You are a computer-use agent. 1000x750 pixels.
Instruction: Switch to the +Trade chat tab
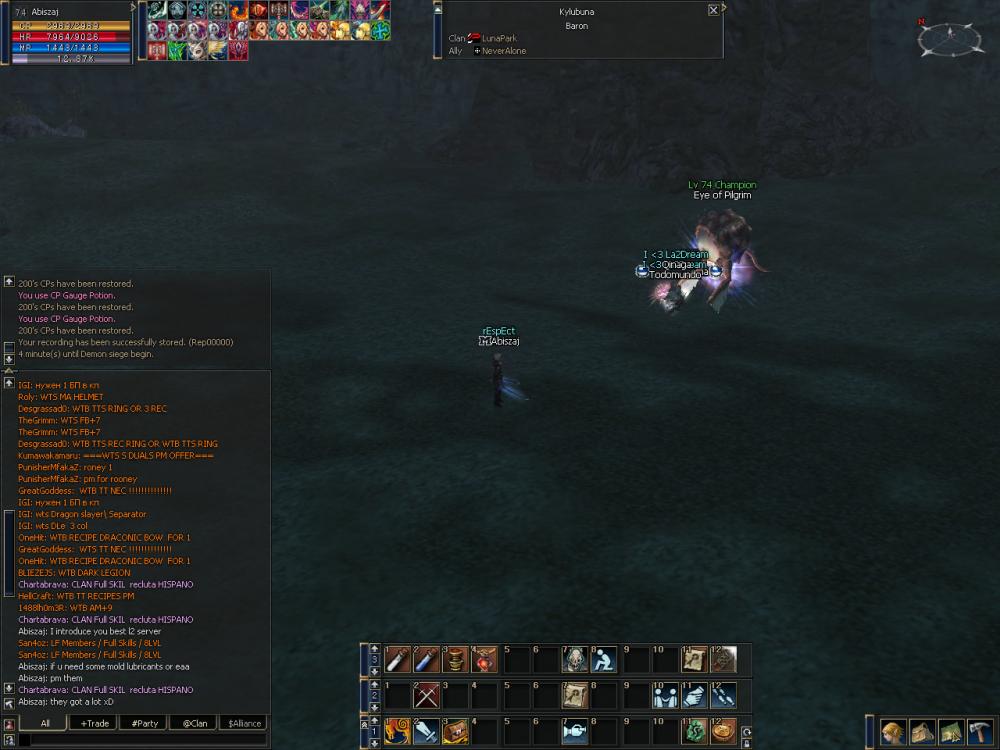96,723
